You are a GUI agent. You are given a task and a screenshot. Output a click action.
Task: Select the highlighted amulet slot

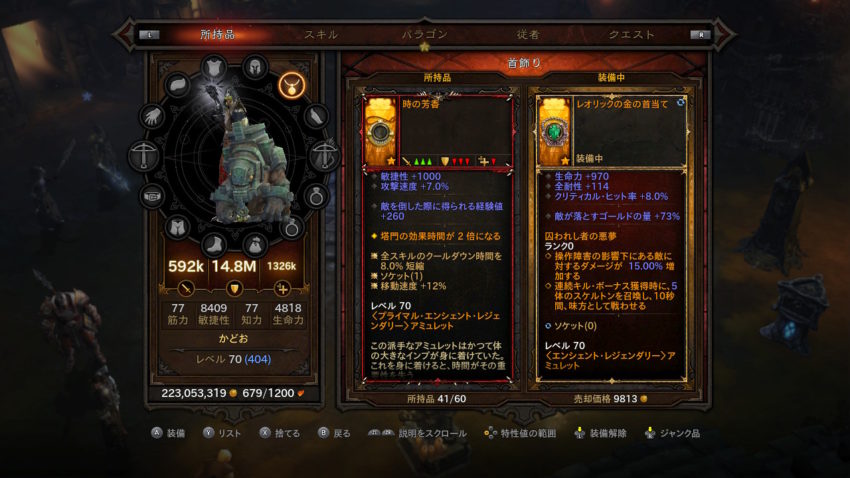(292, 84)
